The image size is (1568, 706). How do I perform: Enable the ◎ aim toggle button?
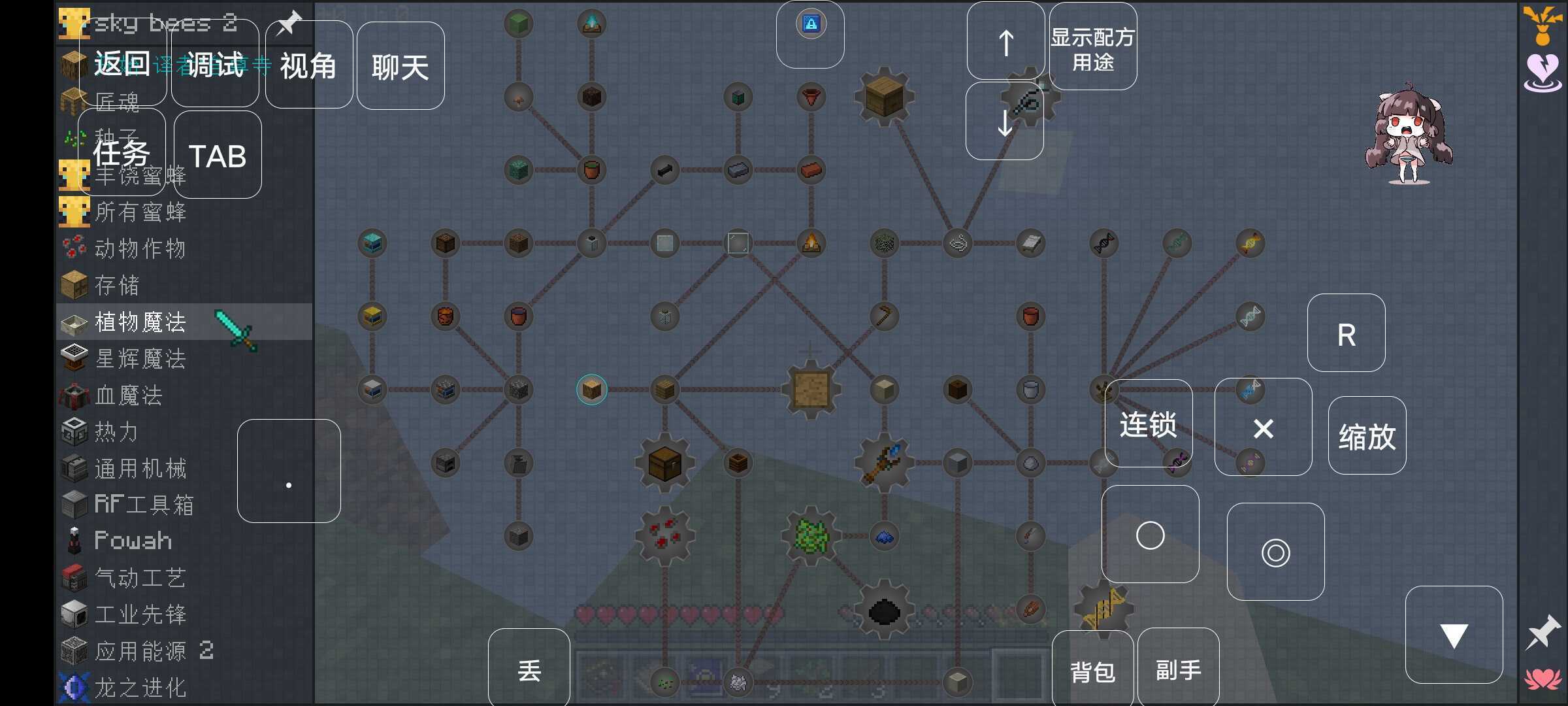pos(1275,552)
